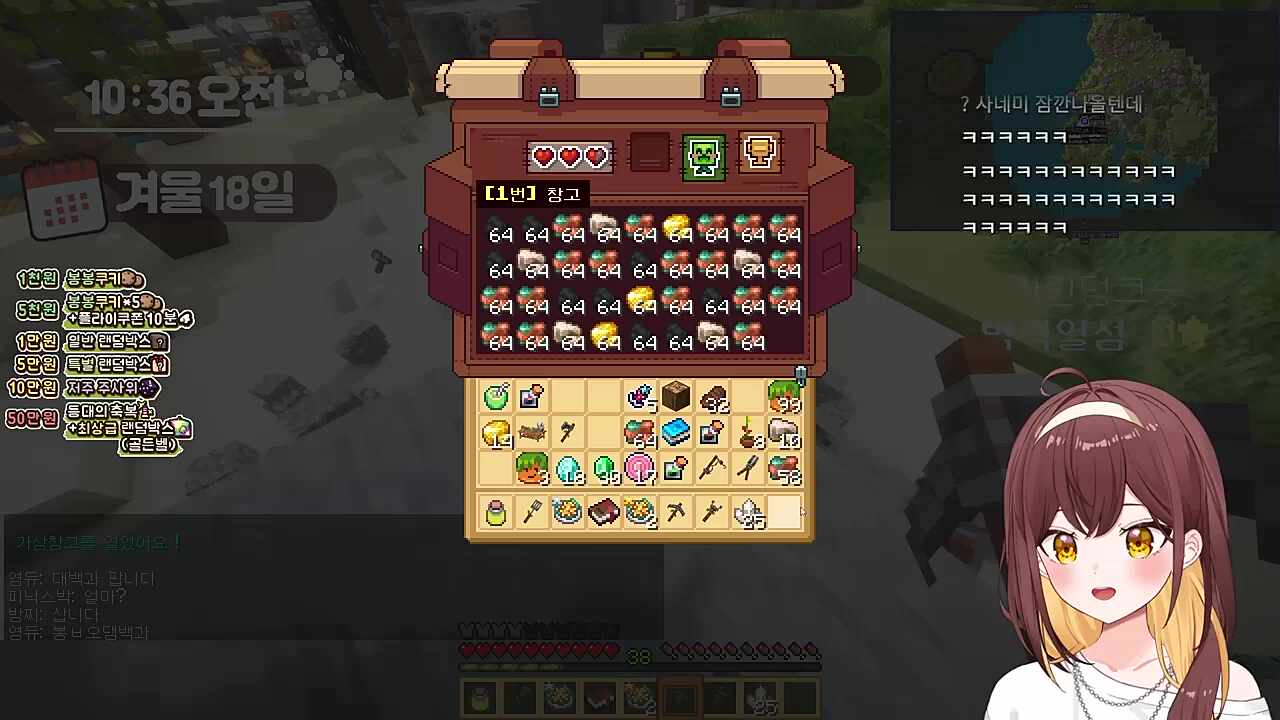
Task: Pick up the blue book item
Action: tap(676, 433)
